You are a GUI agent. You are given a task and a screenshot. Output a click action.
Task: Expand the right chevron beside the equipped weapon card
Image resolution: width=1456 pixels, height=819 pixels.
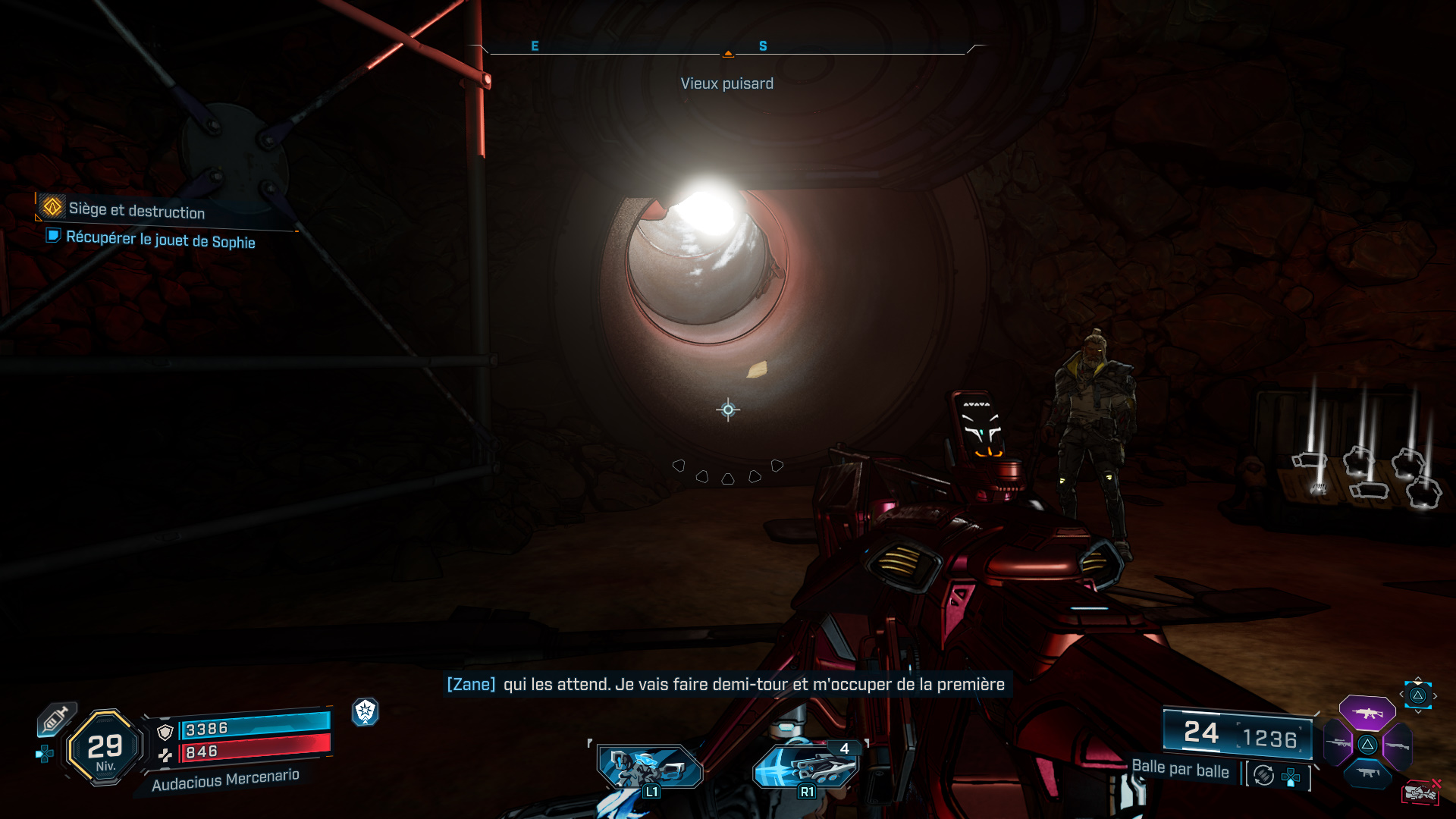point(1436,695)
